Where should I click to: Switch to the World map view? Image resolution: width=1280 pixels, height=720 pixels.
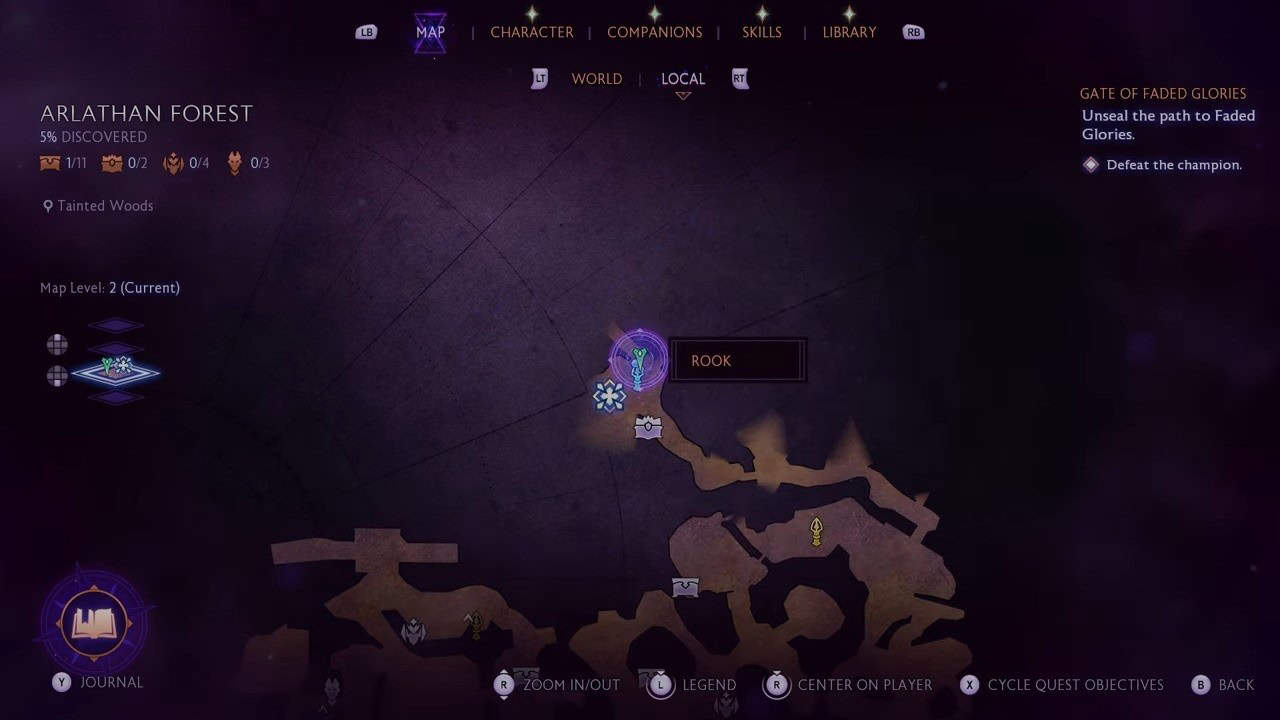coord(596,79)
